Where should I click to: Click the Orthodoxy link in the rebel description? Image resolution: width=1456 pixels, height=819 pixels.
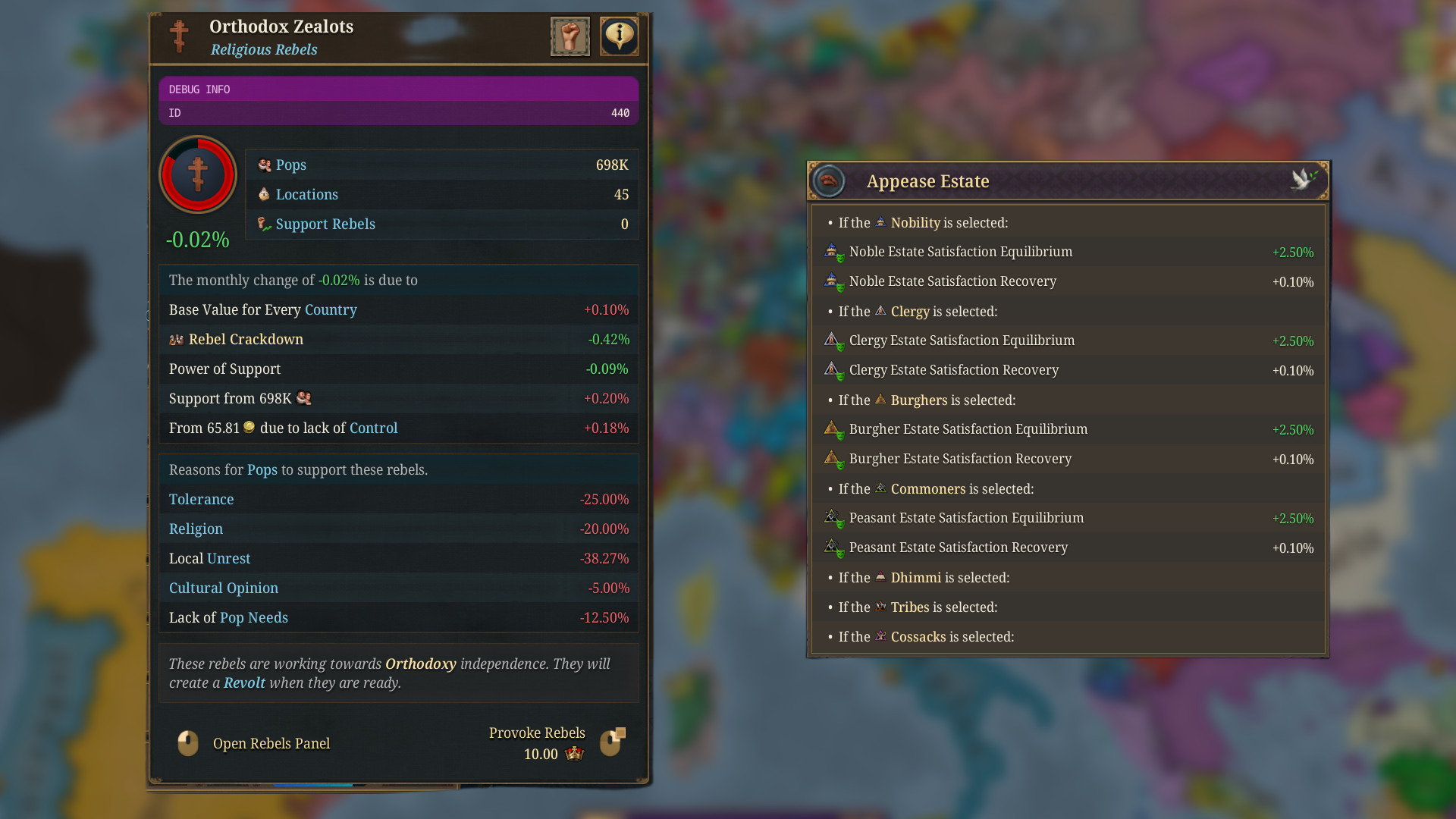click(421, 664)
